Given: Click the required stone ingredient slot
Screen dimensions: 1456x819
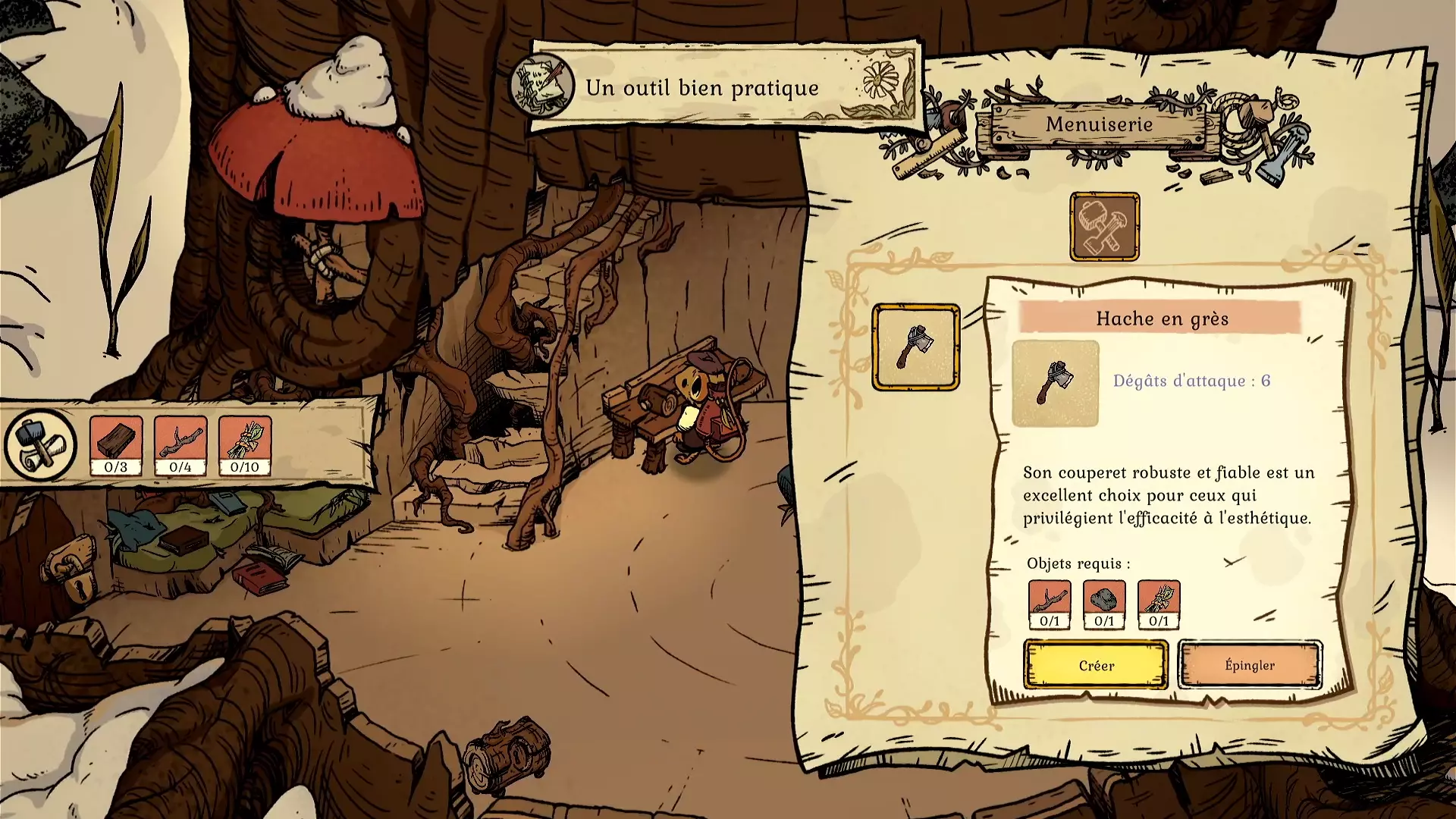Looking at the screenshot, I should (1104, 604).
